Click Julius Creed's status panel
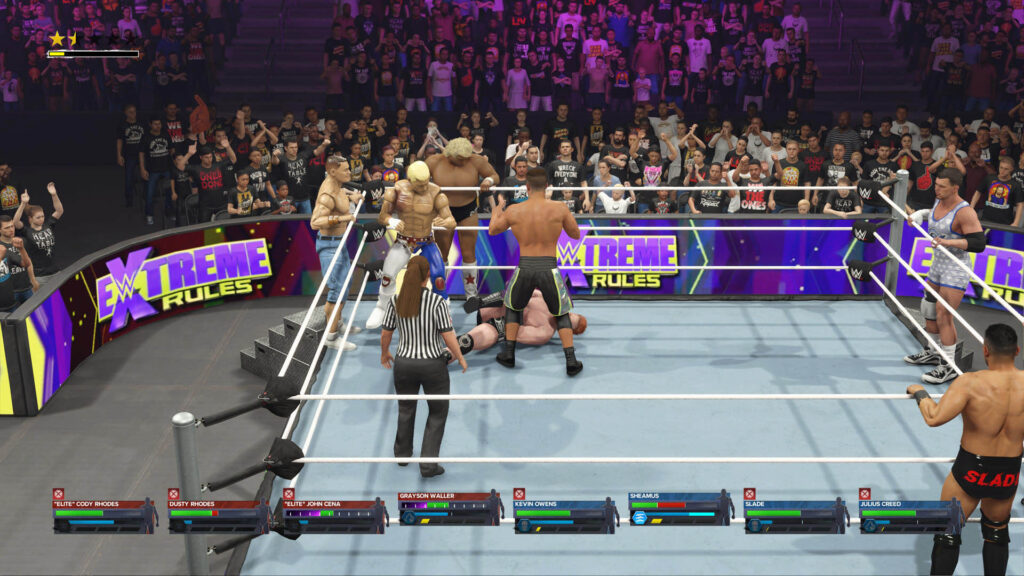Image resolution: width=1024 pixels, height=576 pixels. coord(910,511)
